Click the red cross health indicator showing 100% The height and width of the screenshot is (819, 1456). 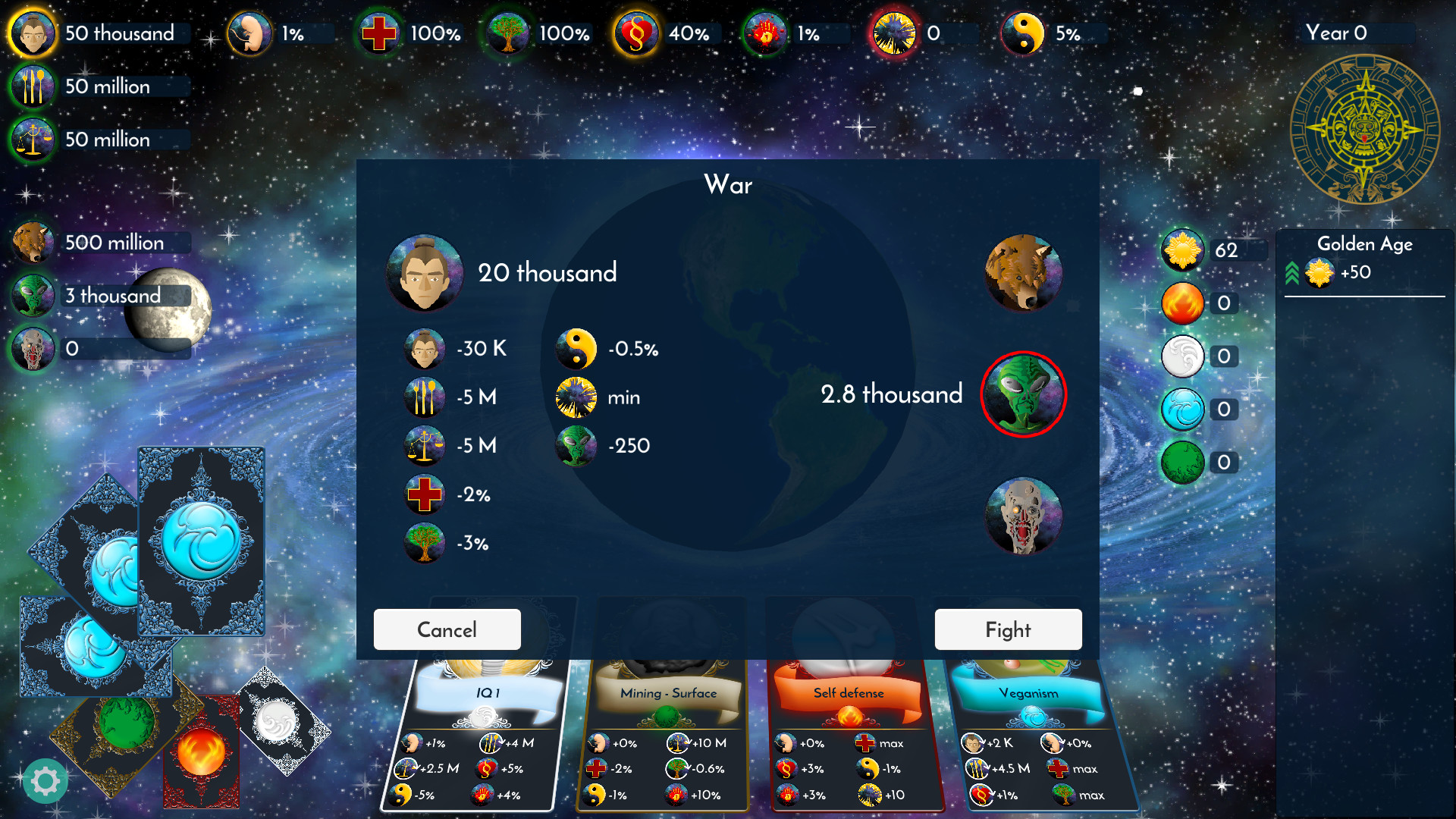coord(379,33)
